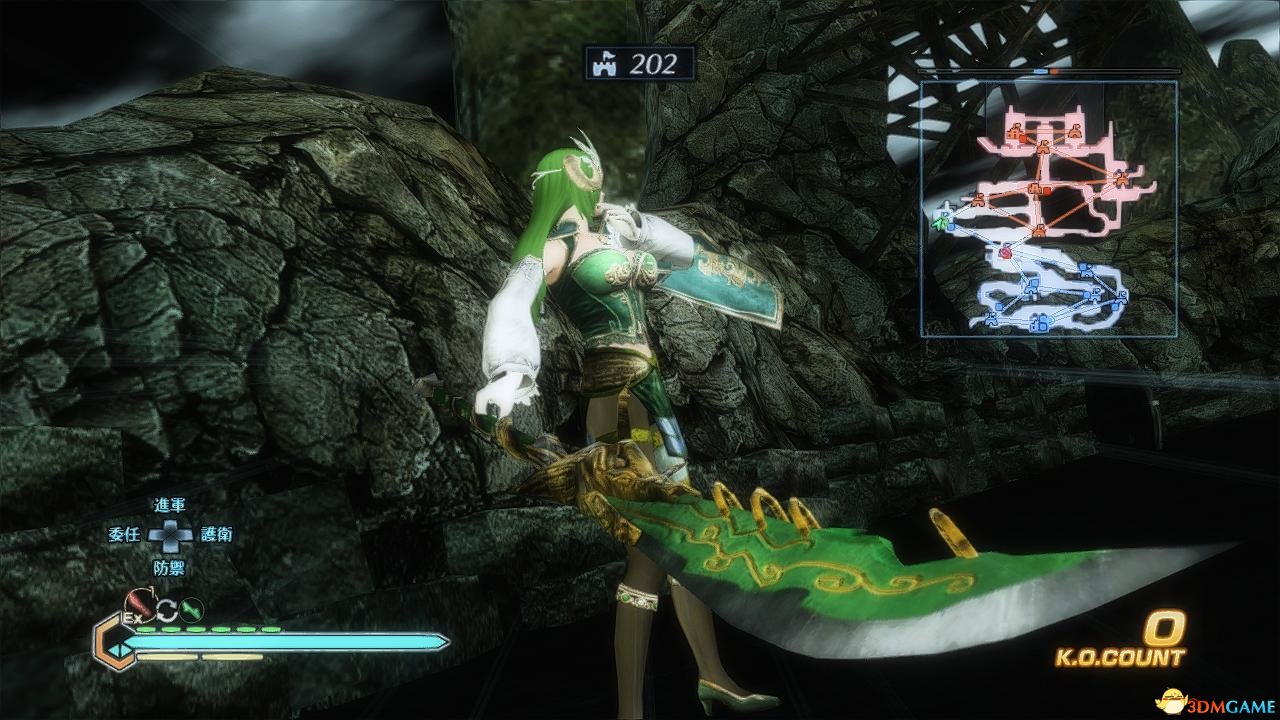
Task: Click the weapon switch arrows icon
Action: (x=164, y=606)
